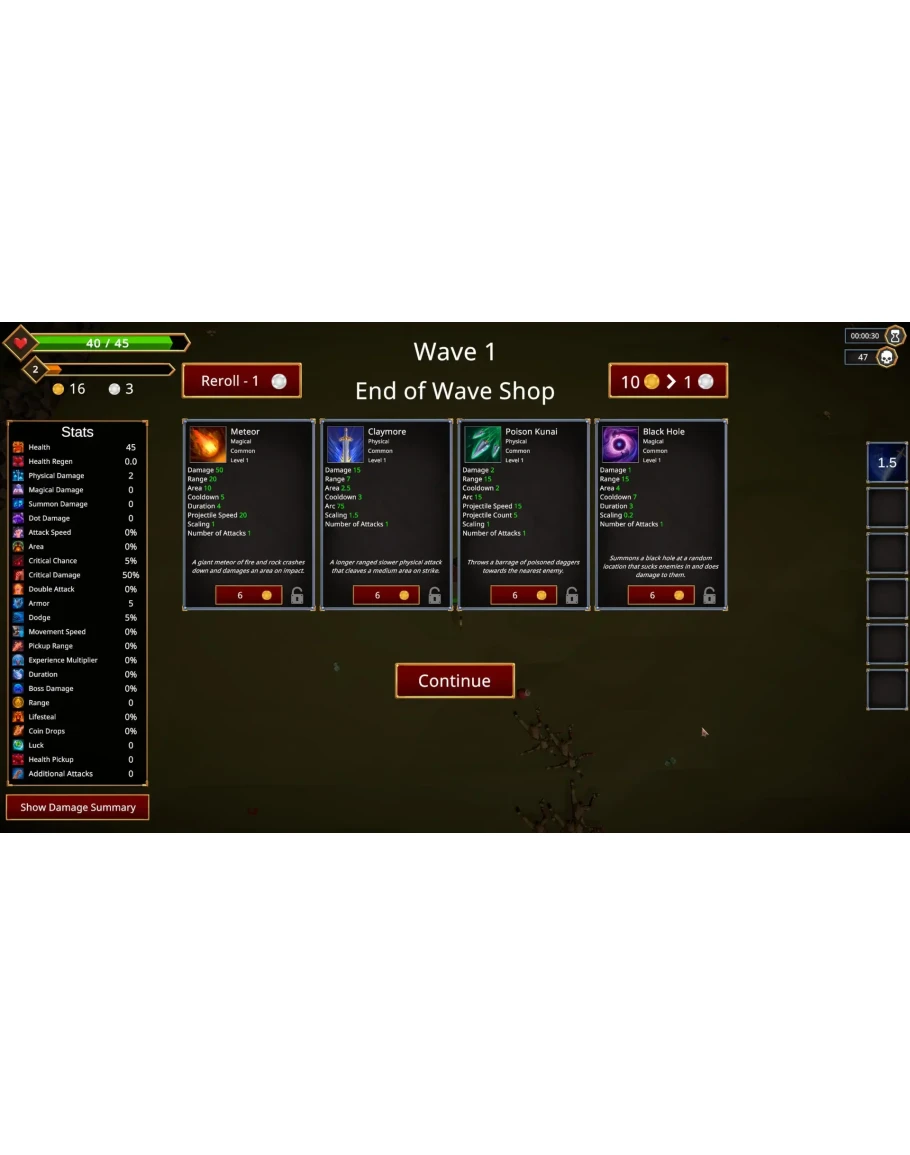Purchase Black Hole for 6 gold
The image size is (910, 1155).
[x=661, y=595]
